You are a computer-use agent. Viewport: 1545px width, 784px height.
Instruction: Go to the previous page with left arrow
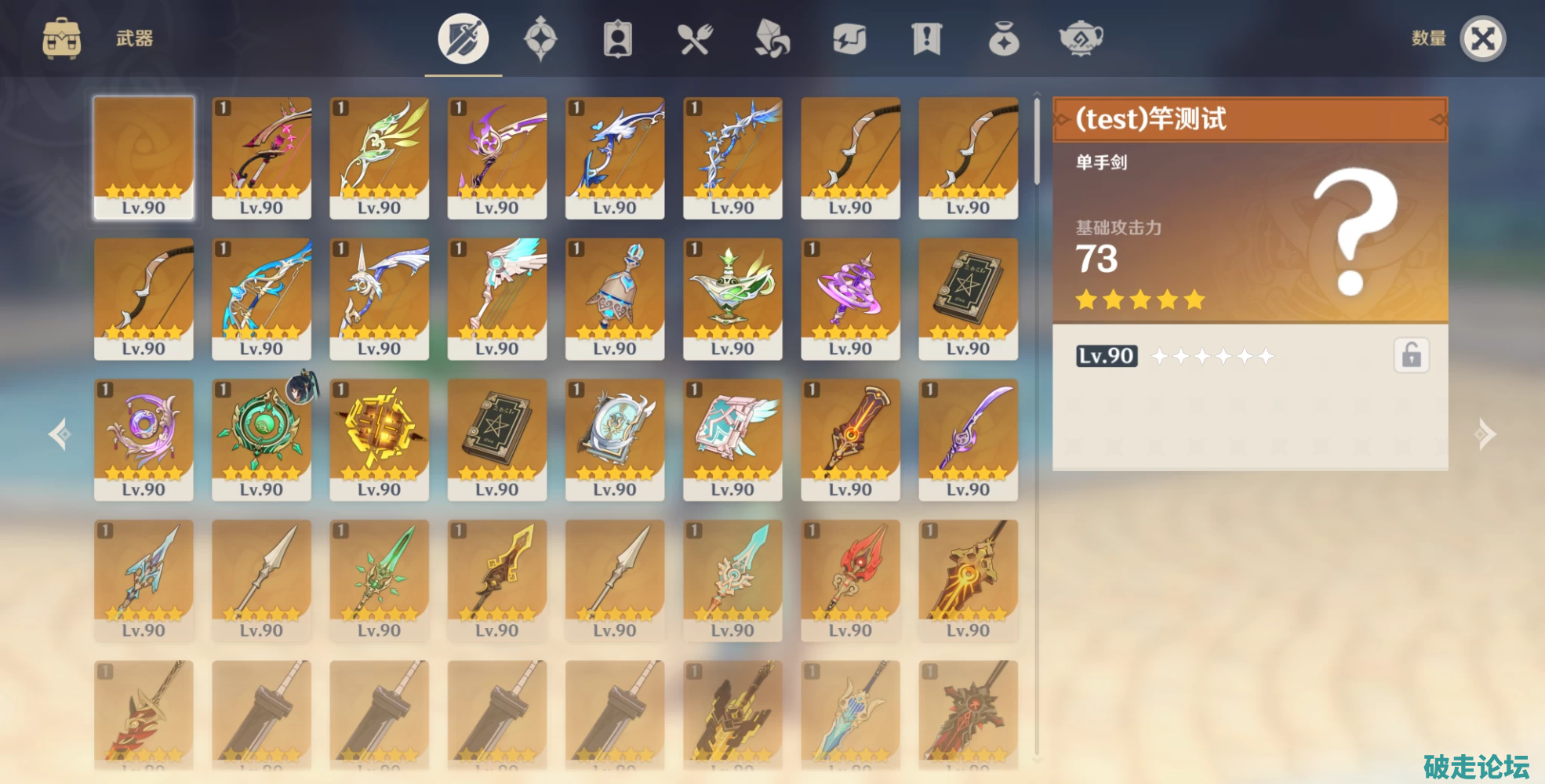point(60,434)
